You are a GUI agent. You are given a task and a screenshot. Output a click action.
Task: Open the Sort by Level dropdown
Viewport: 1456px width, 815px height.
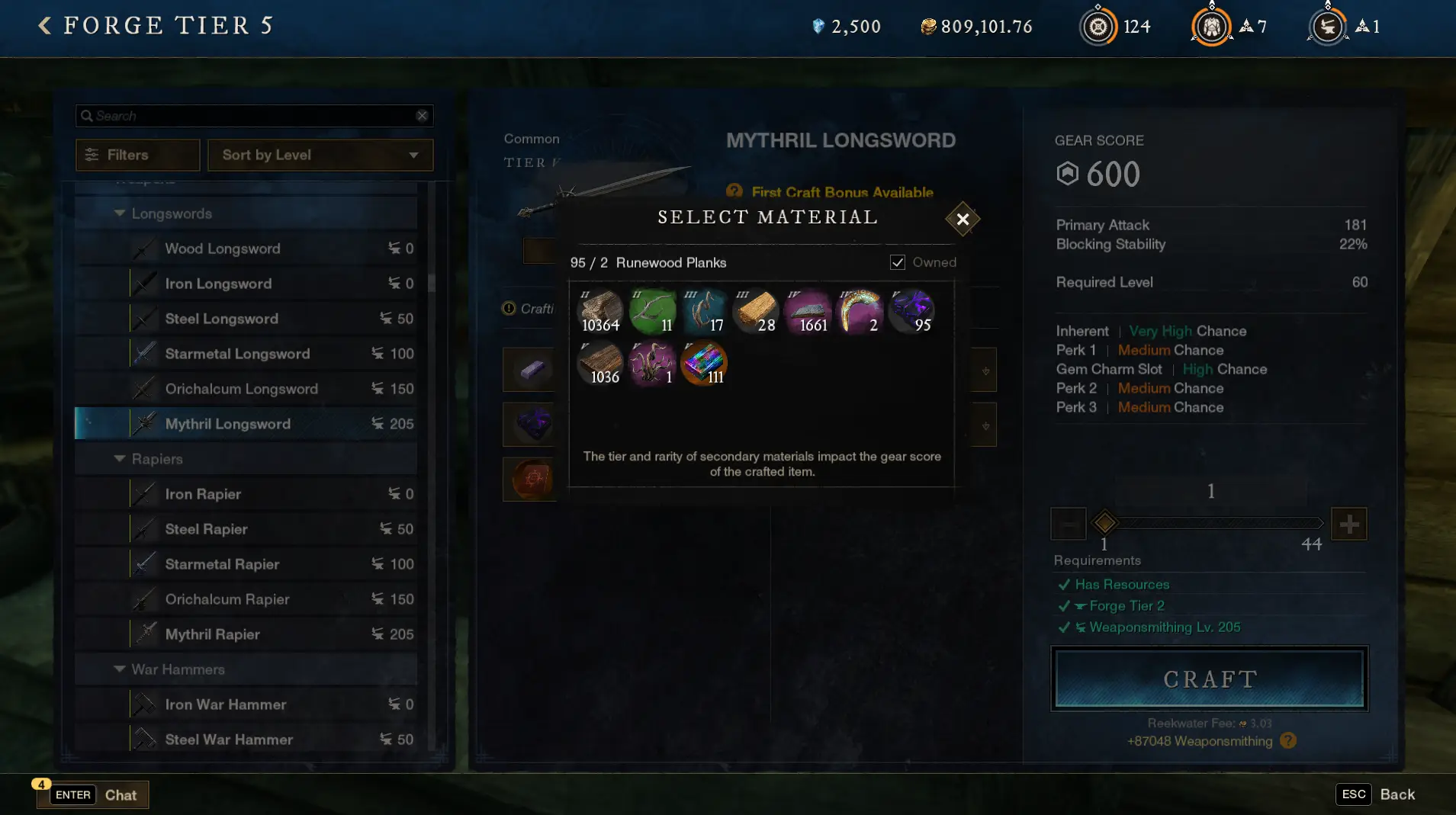320,155
